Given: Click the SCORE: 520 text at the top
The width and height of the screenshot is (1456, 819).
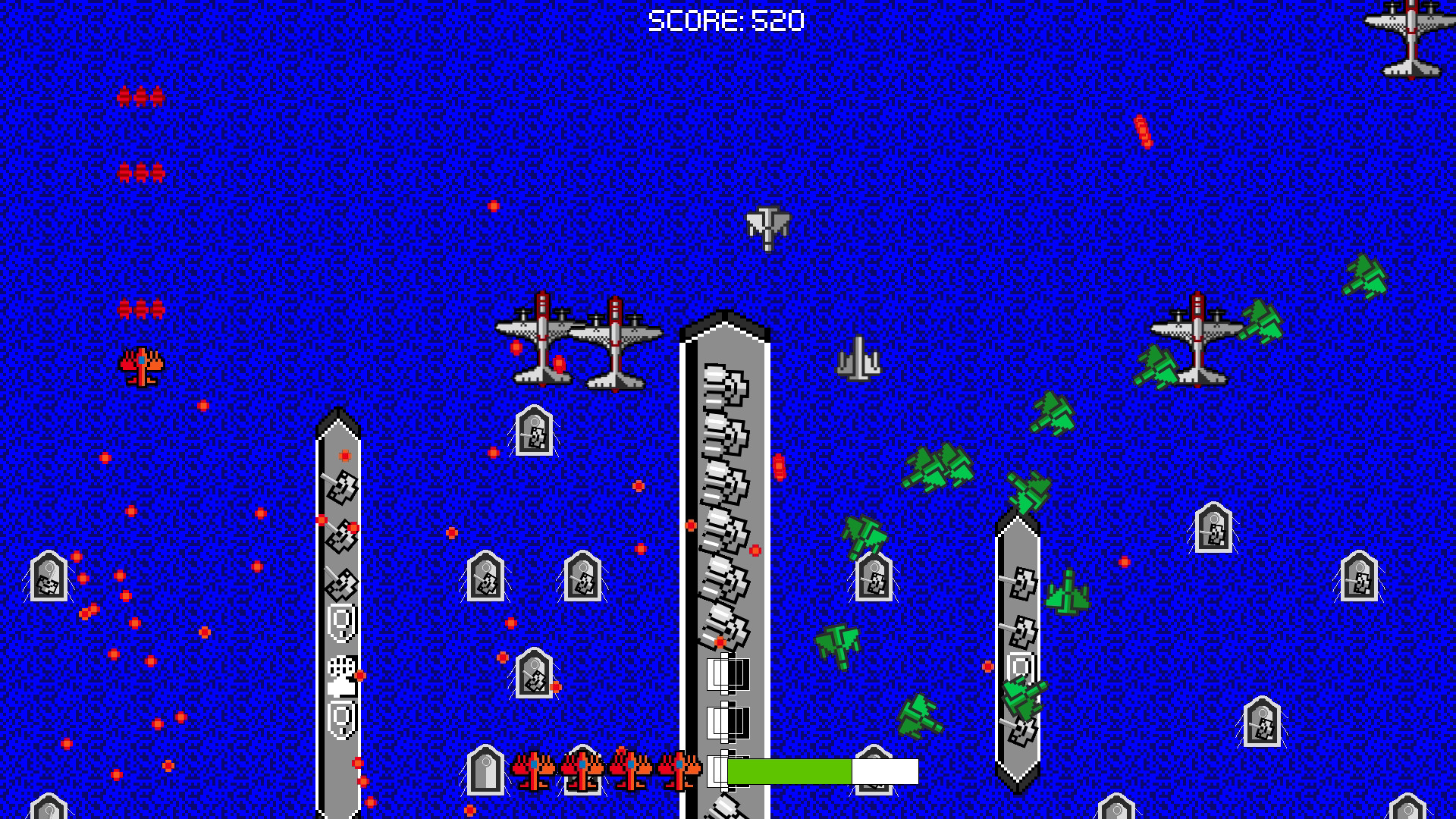Looking at the screenshot, I should [726, 20].
